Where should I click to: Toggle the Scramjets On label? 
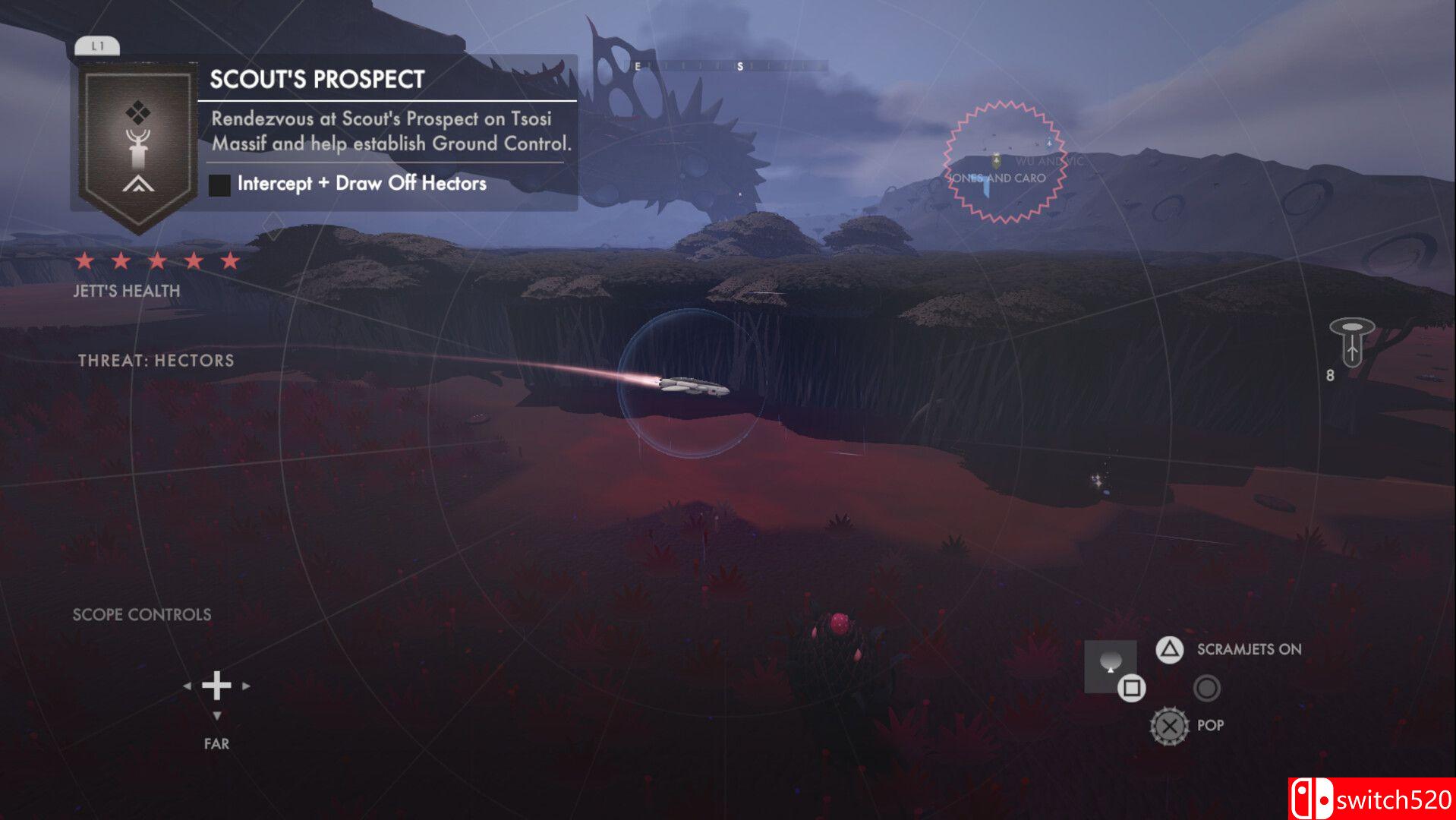click(x=1249, y=649)
